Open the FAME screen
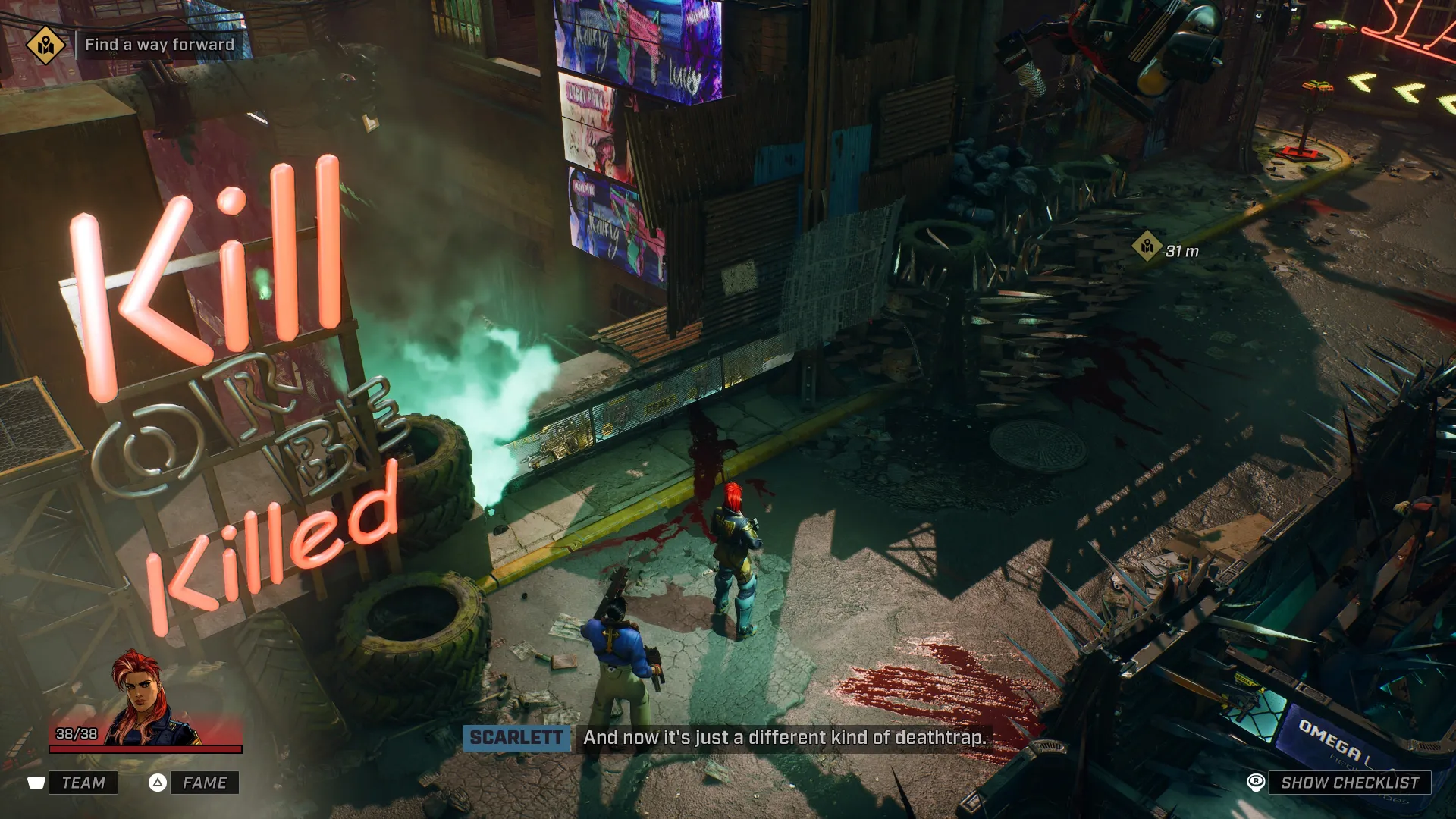The image size is (1456, 819). point(204,783)
